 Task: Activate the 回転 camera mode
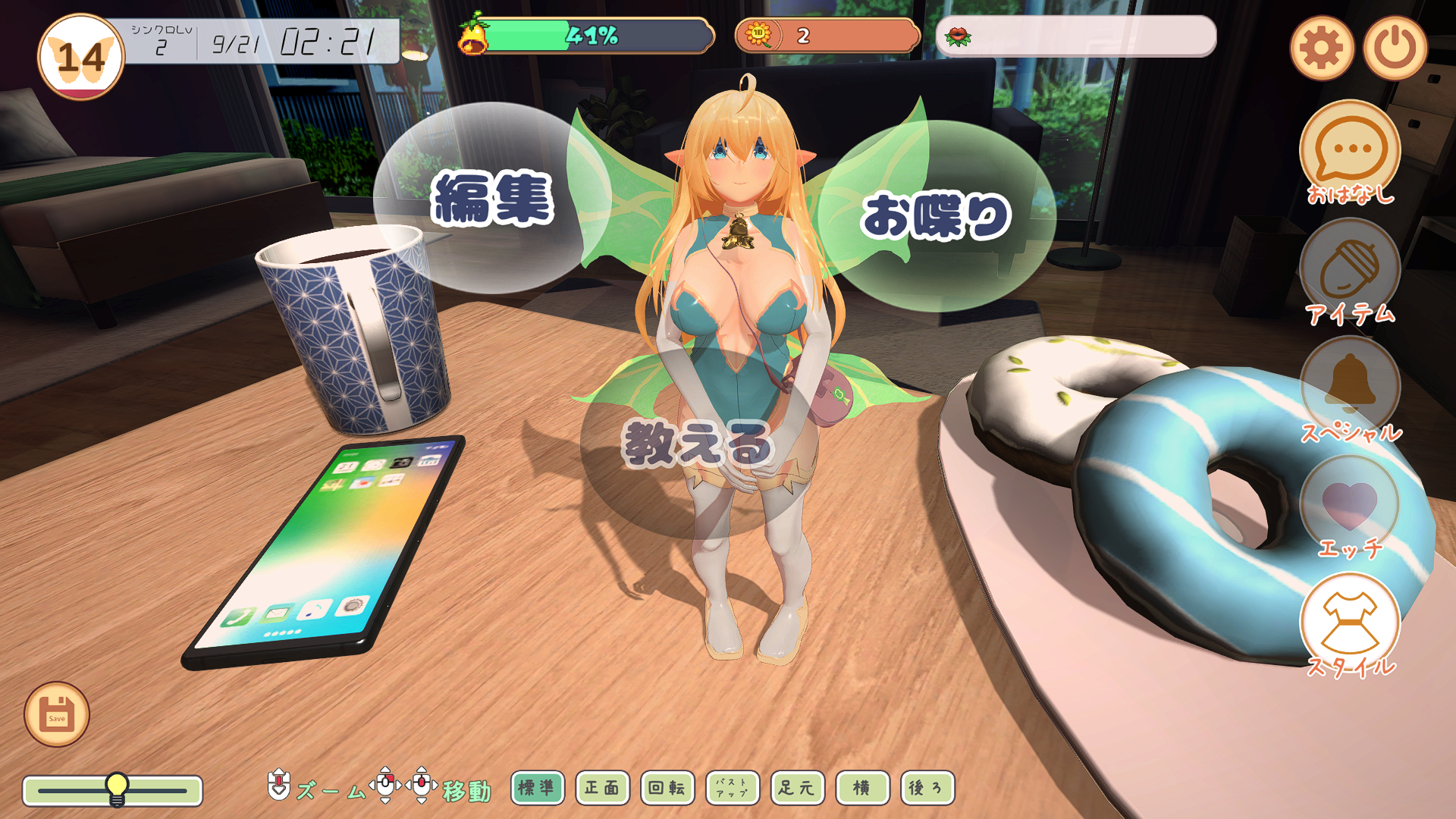[667, 788]
